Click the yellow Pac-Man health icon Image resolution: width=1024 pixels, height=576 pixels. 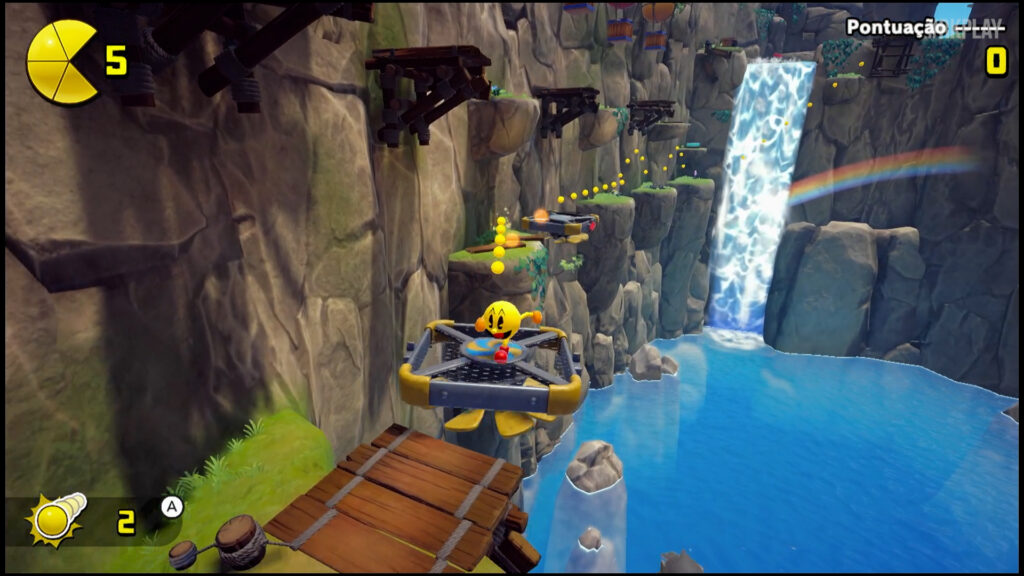[x=62, y=62]
